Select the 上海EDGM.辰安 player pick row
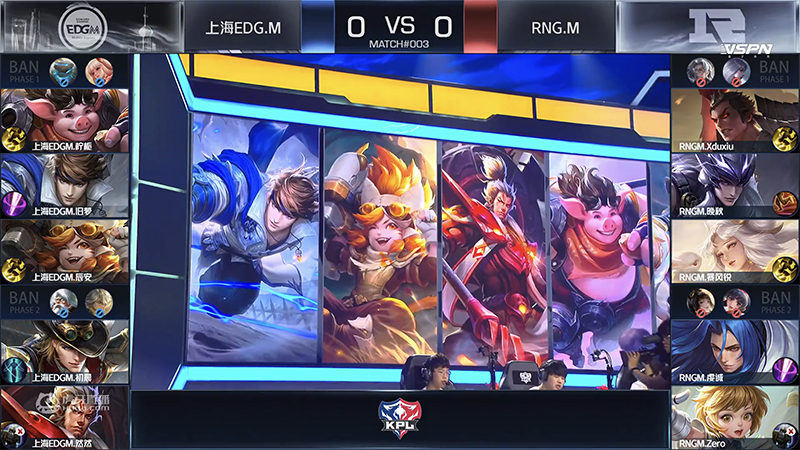Viewport: 800px width, 450px height. [x=65, y=252]
